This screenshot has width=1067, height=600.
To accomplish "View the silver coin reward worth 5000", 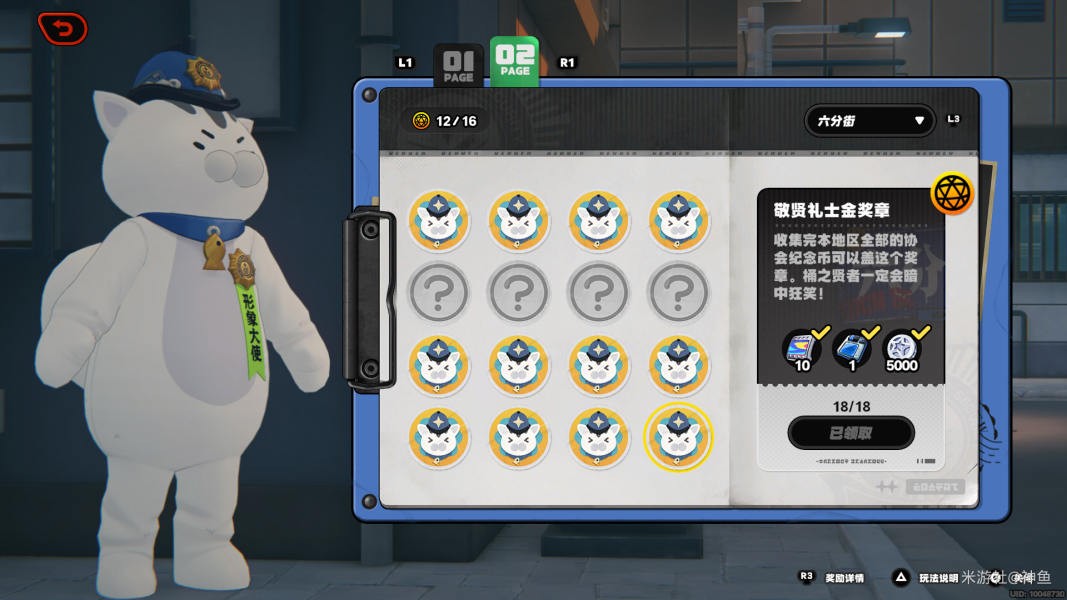I will pyautogui.click(x=901, y=347).
